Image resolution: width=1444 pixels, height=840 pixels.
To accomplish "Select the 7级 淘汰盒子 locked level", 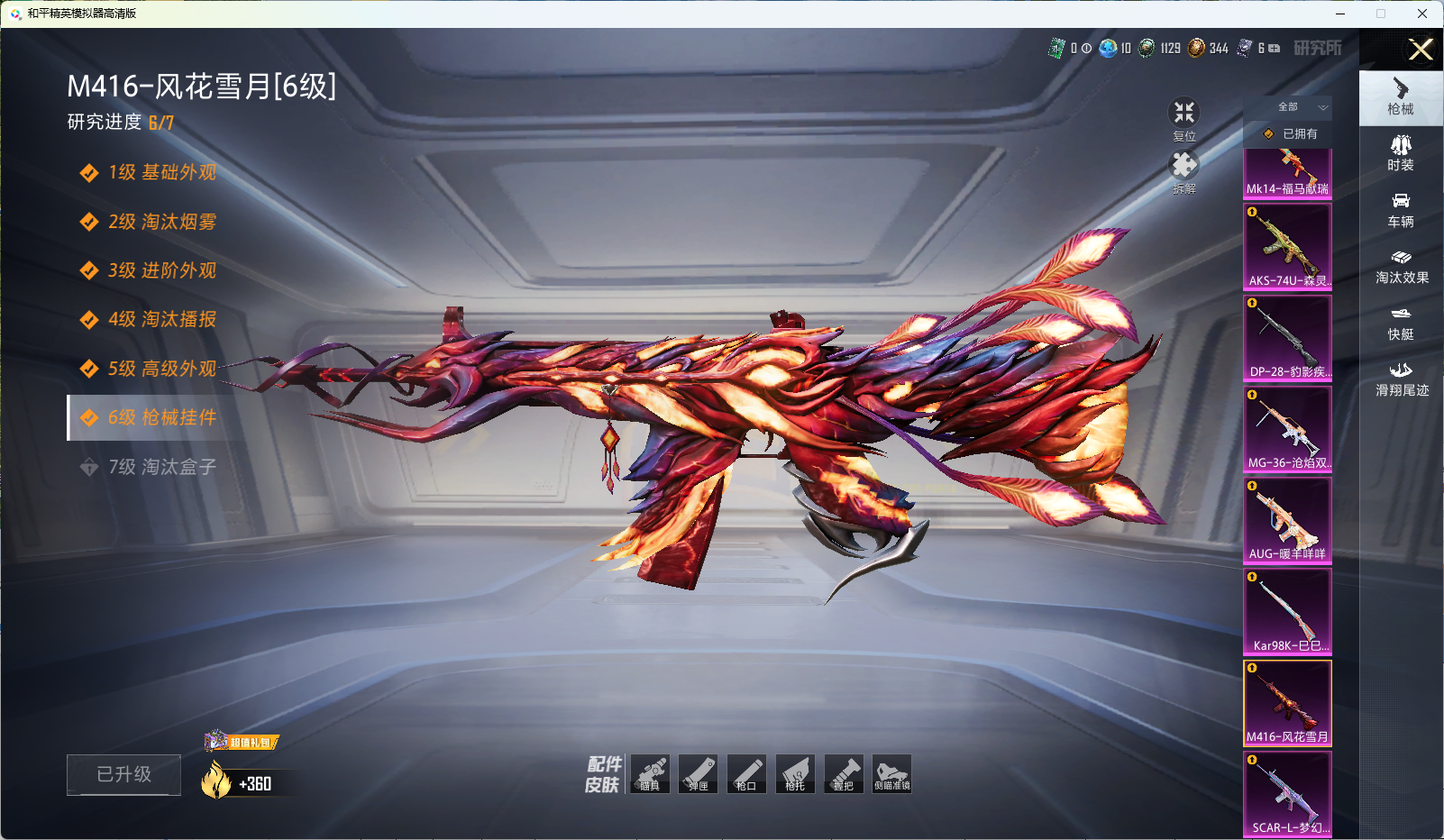I will click(x=162, y=467).
